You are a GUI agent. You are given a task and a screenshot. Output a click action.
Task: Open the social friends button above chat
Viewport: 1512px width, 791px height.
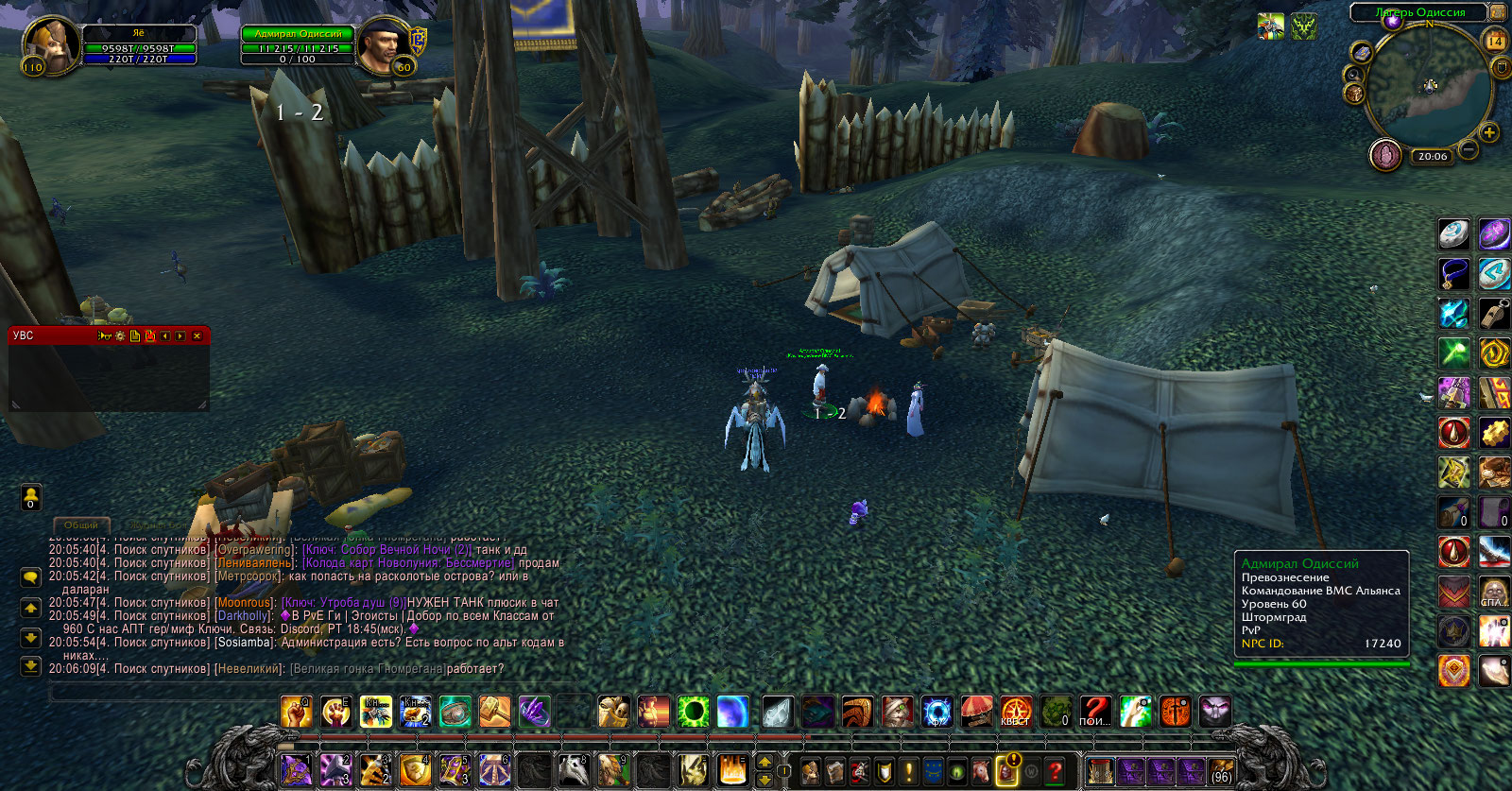(30, 496)
